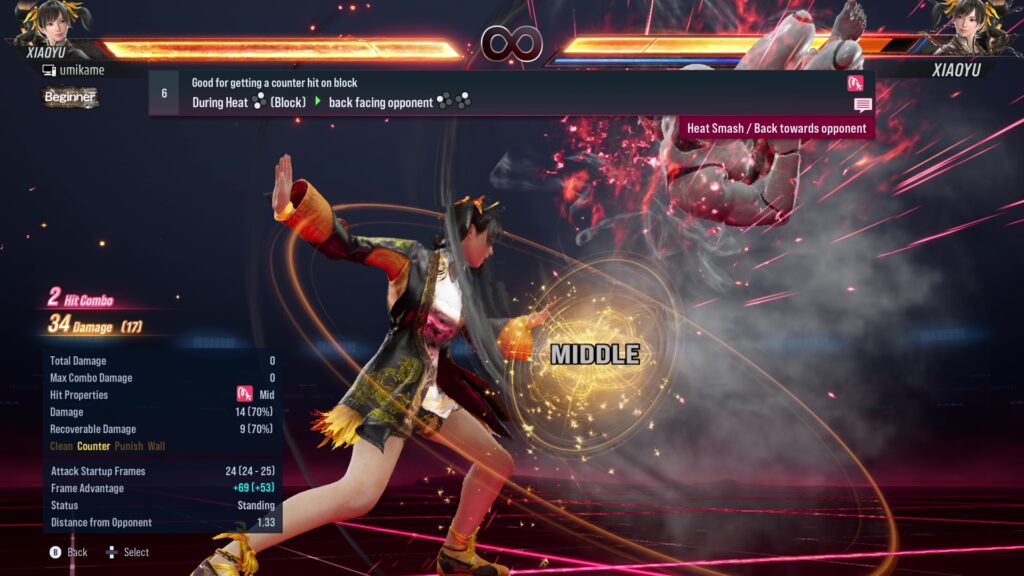The height and width of the screenshot is (576, 1024).
Task: Click the pink Heat icon in the tip bar
Action: (x=855, y=83)
